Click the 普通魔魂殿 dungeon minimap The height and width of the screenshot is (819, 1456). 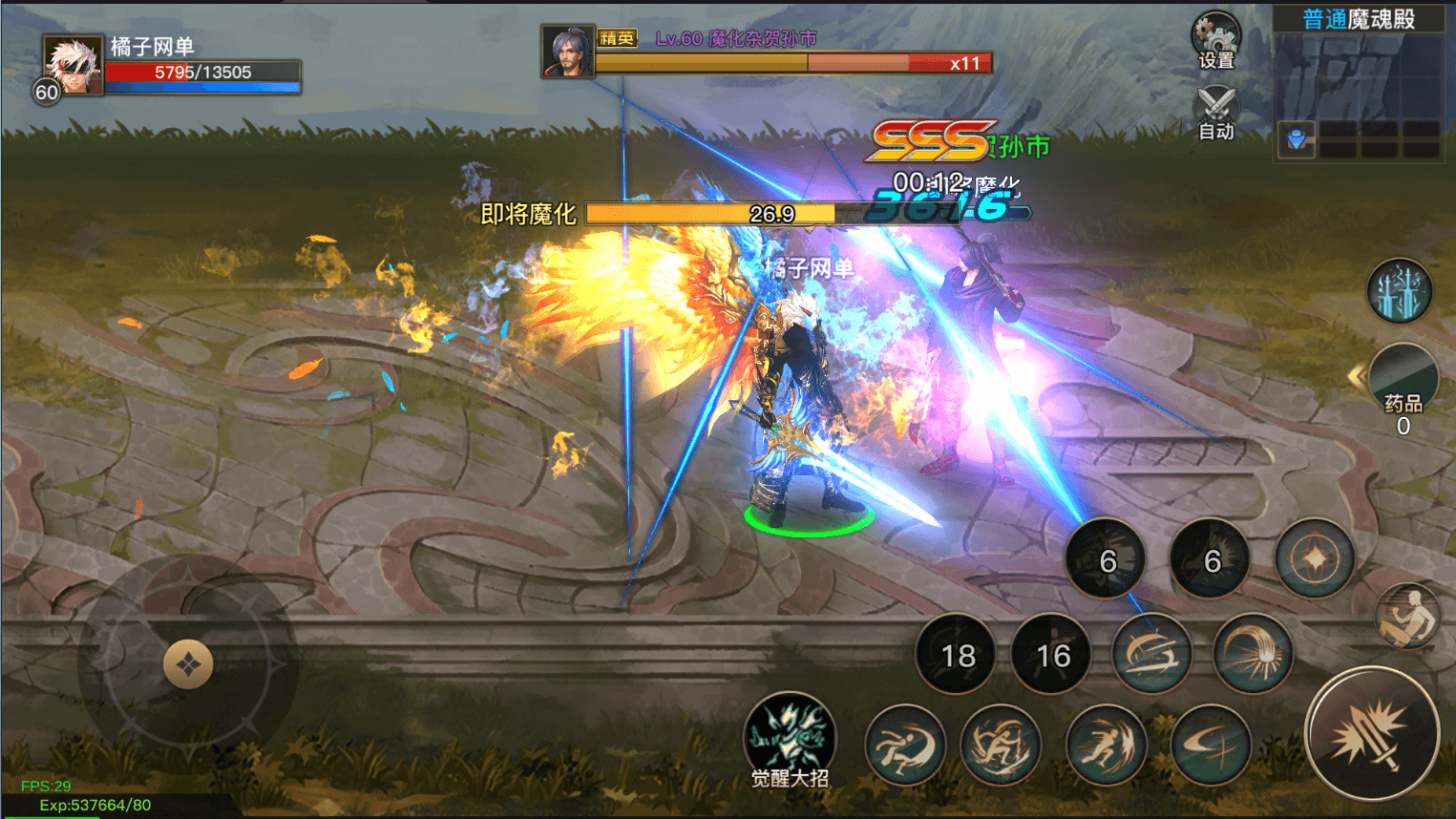tap(1359, 84)
